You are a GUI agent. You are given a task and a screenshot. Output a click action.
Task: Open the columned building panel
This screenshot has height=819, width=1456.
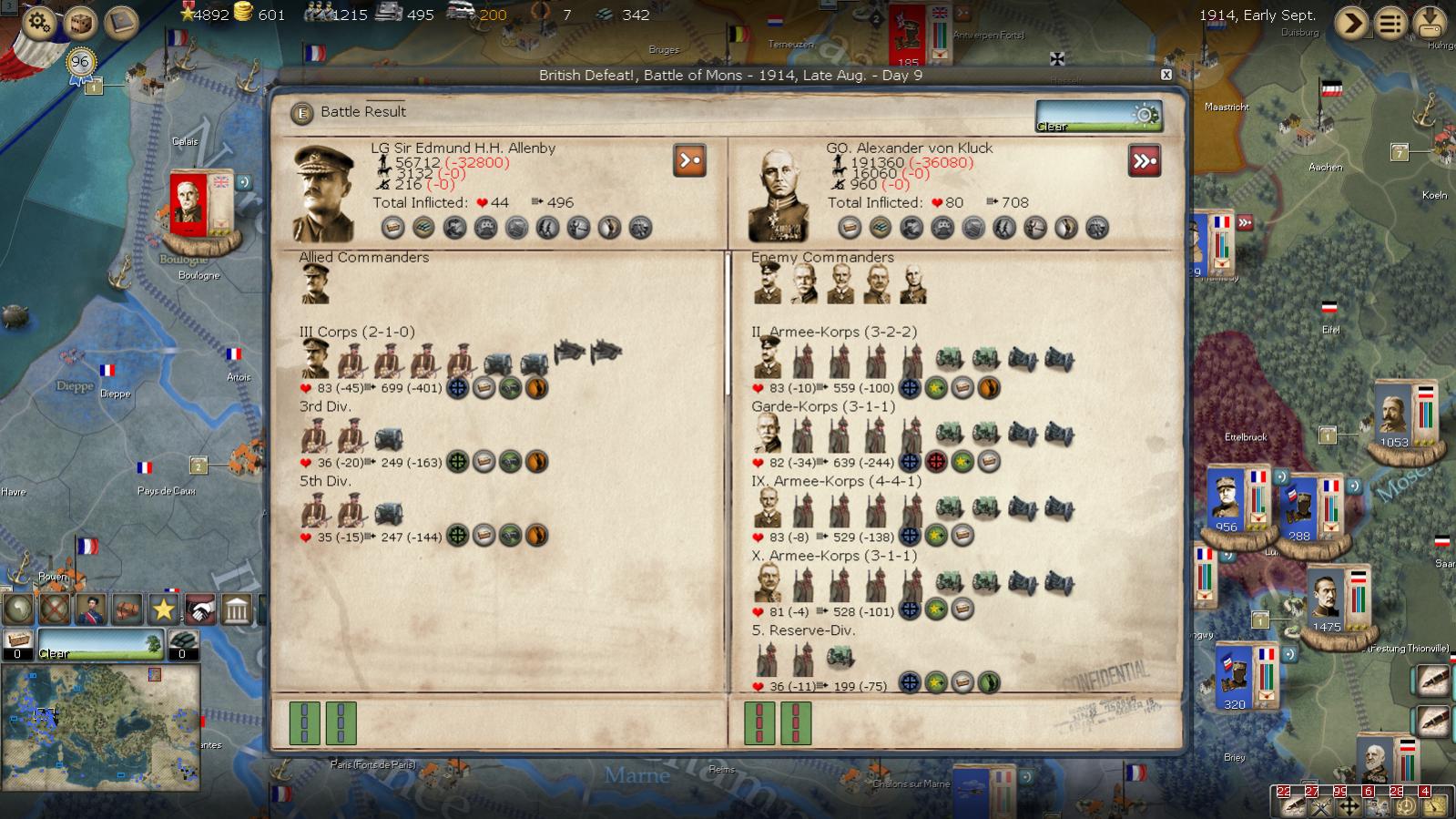pos(237,609)
